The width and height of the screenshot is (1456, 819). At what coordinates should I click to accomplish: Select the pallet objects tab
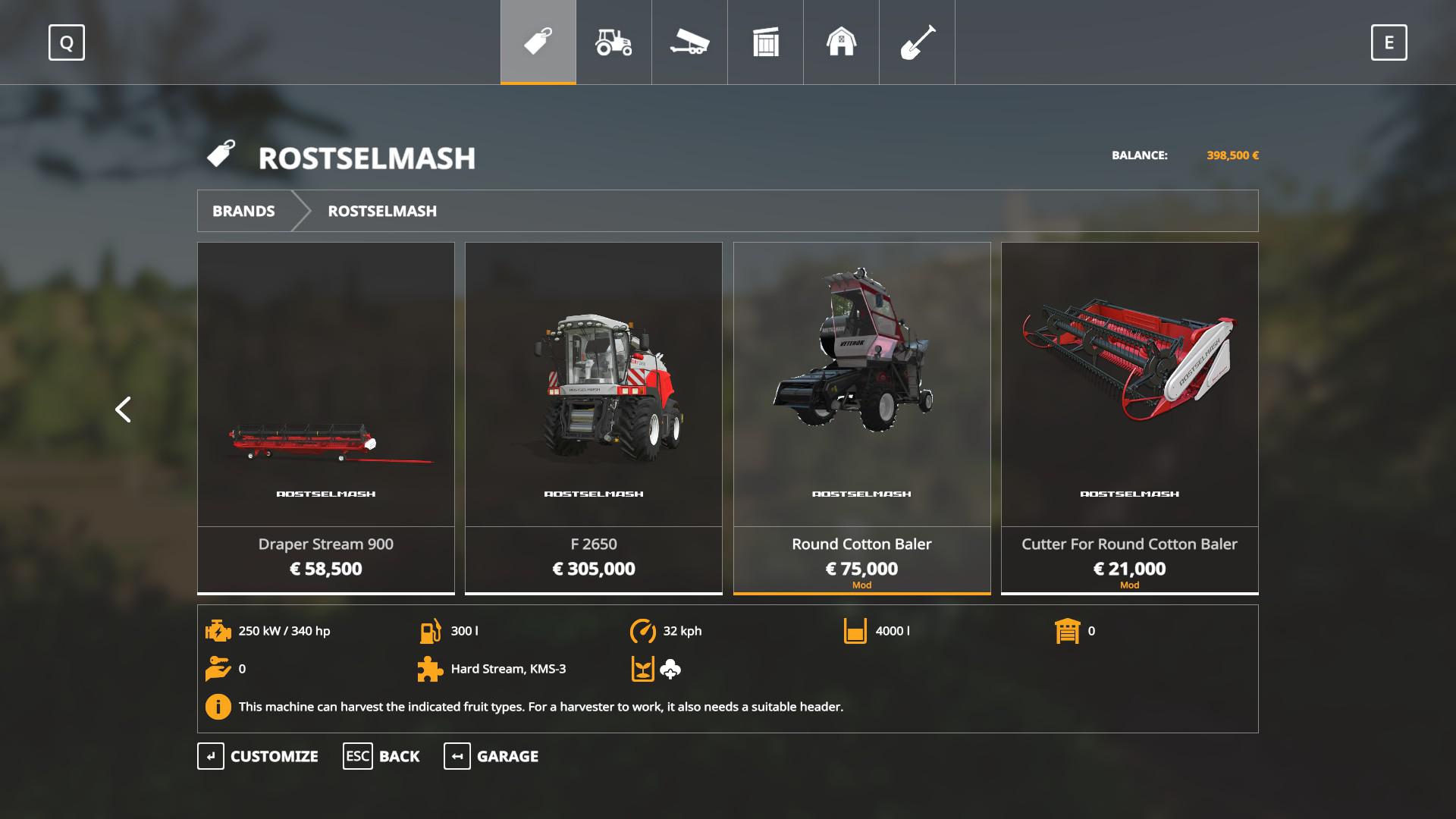pos(765,42)
